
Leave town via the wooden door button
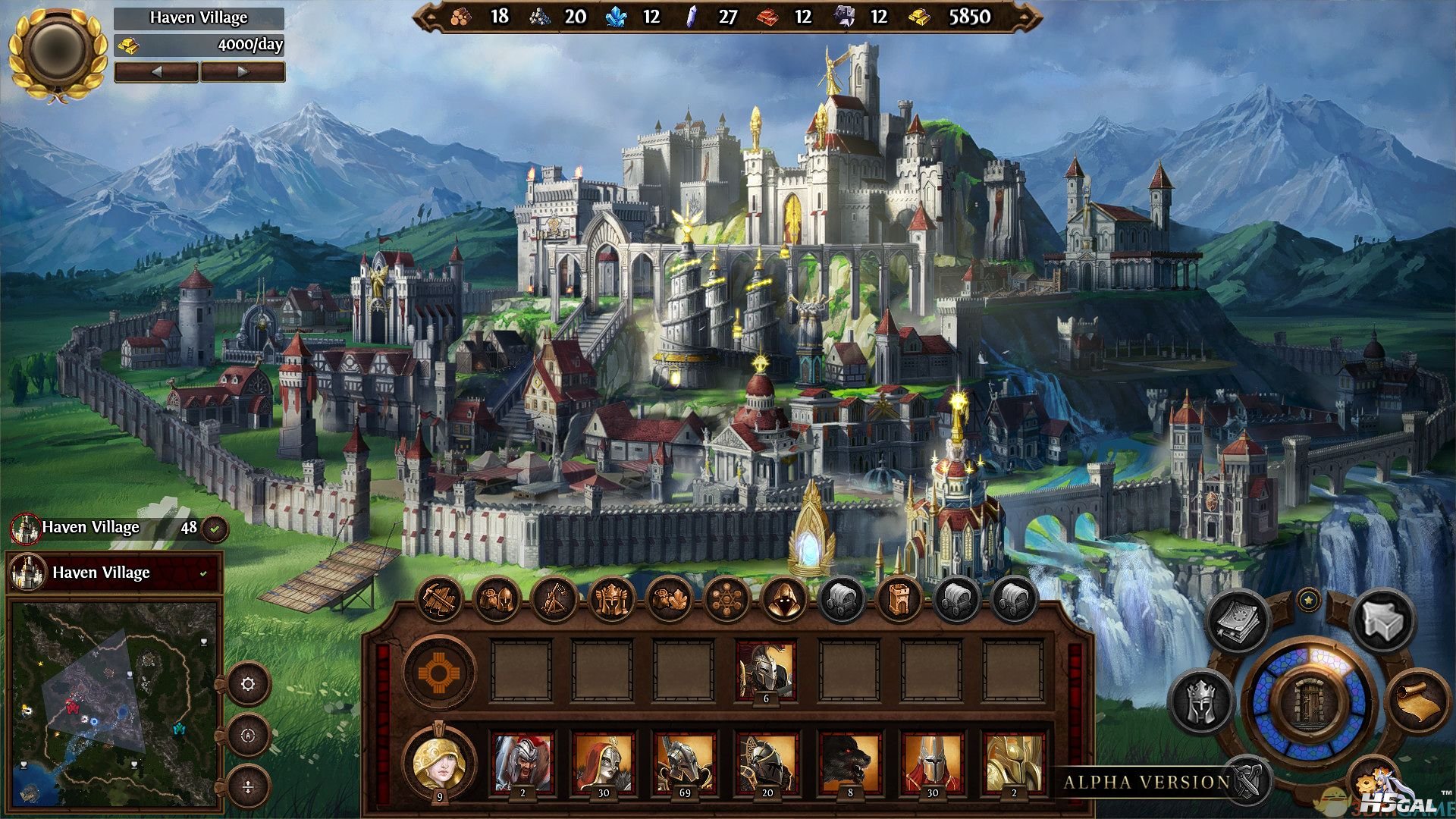[1310, 701]
